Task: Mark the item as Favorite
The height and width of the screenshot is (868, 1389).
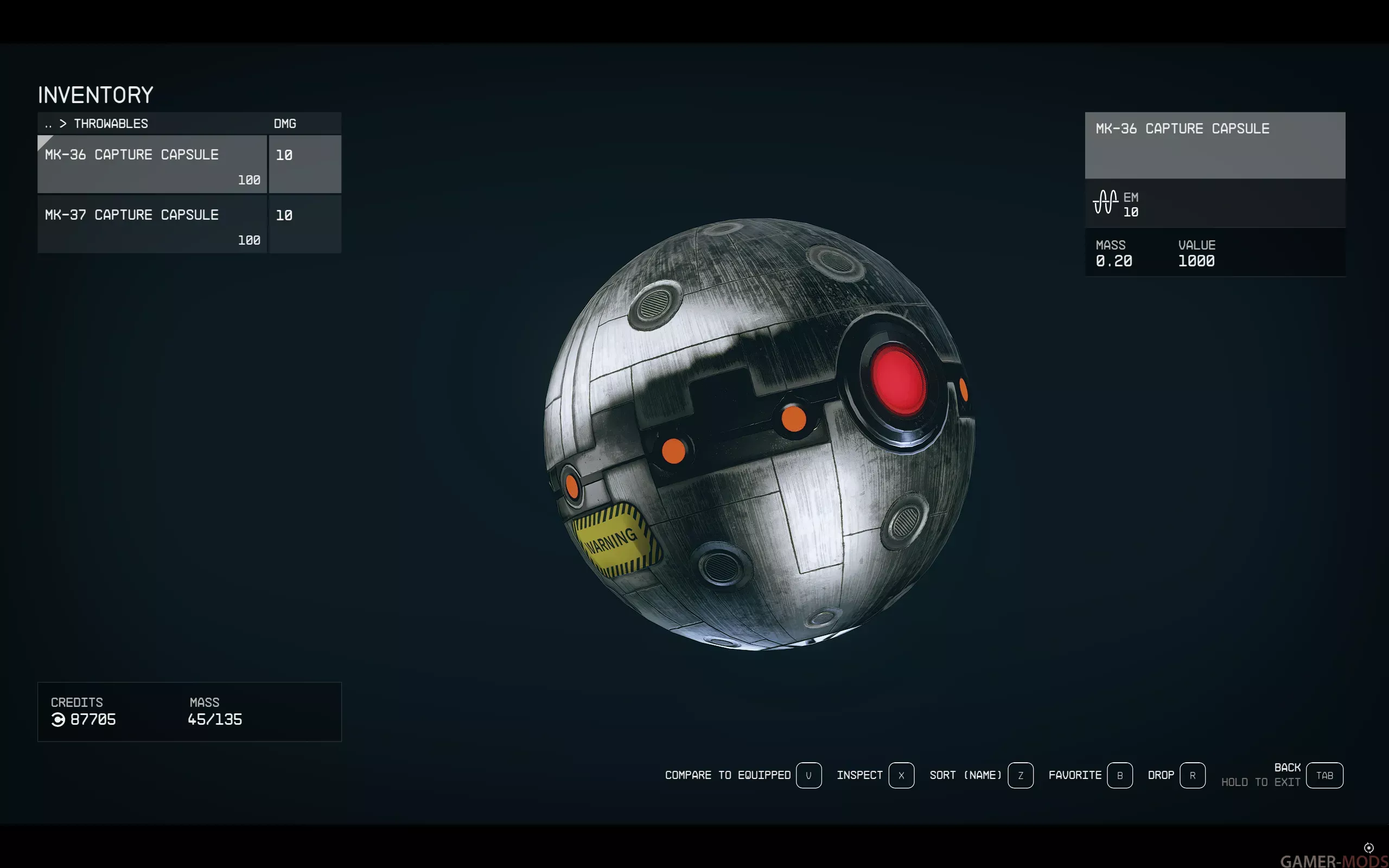Action: click(1119, 776)
